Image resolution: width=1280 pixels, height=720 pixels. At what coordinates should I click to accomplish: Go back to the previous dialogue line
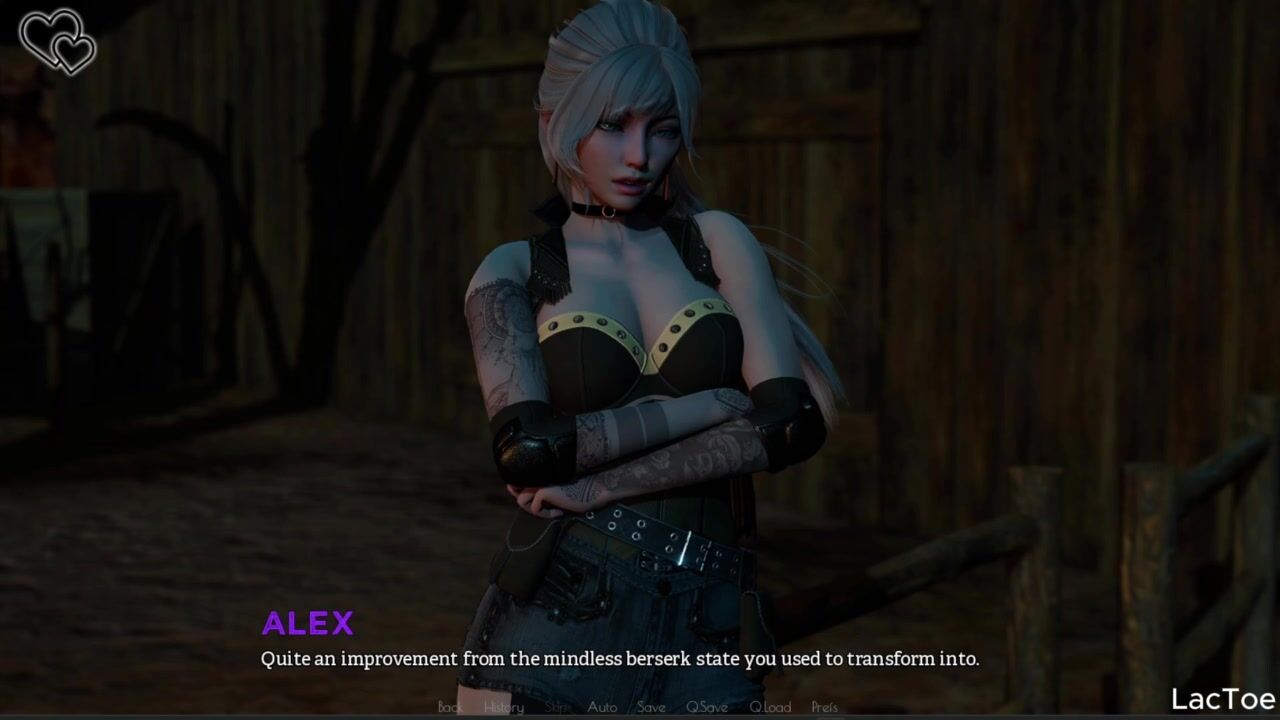click(x=450, y=707)
